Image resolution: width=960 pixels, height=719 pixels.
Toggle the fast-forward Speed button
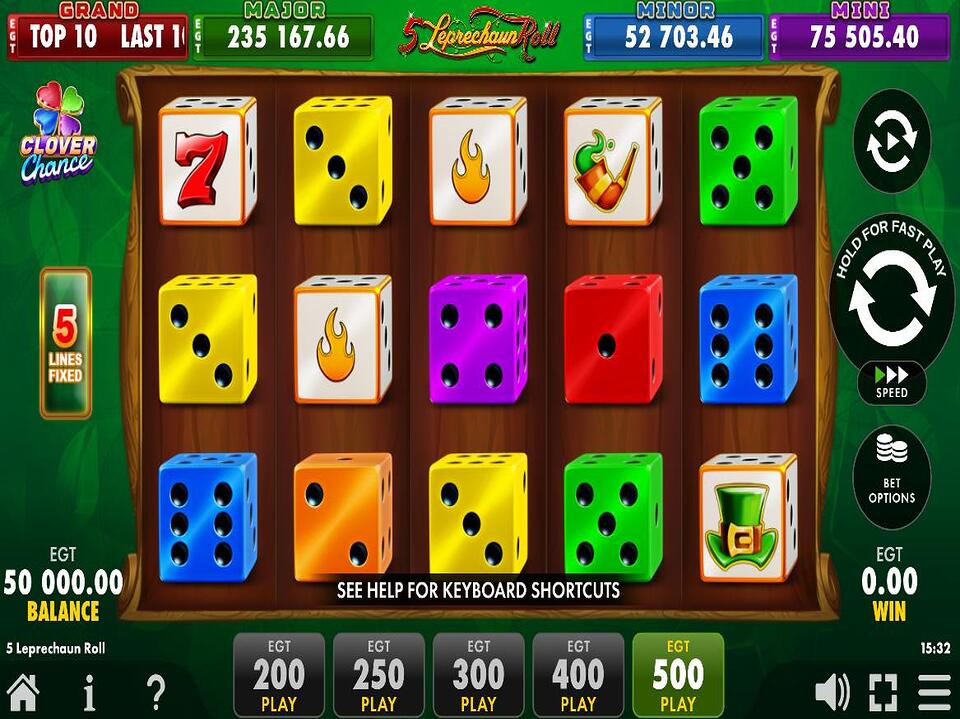point(891,383)
